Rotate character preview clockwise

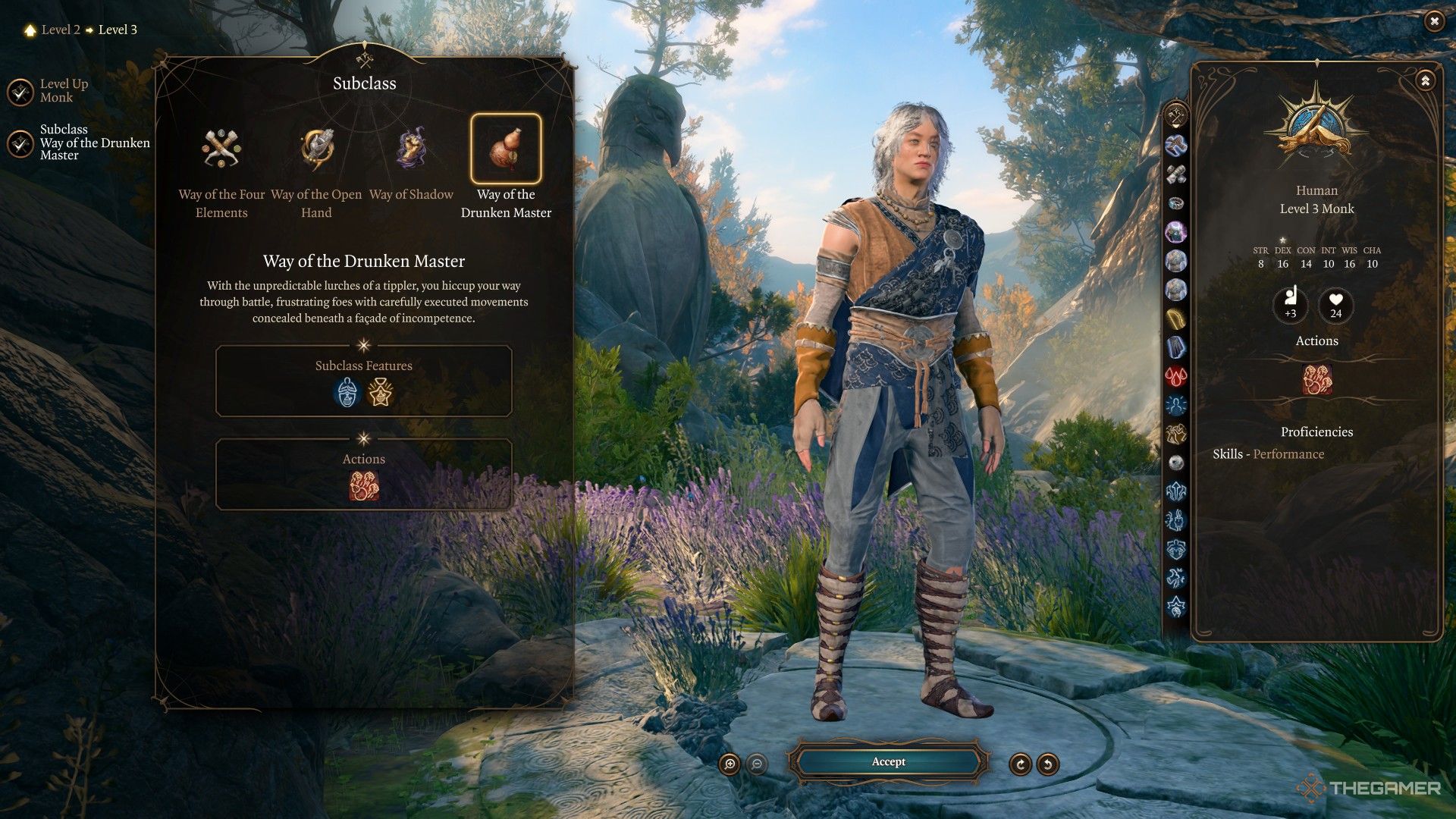click(x=1020, y=764)
